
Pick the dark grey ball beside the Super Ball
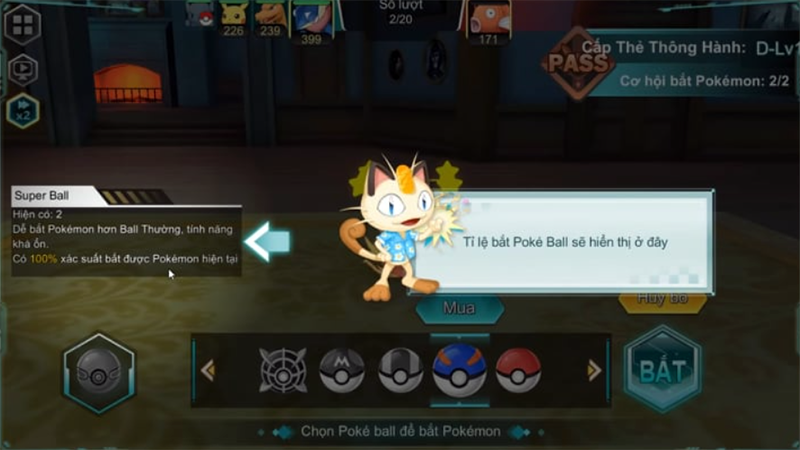tap(400, 370)
